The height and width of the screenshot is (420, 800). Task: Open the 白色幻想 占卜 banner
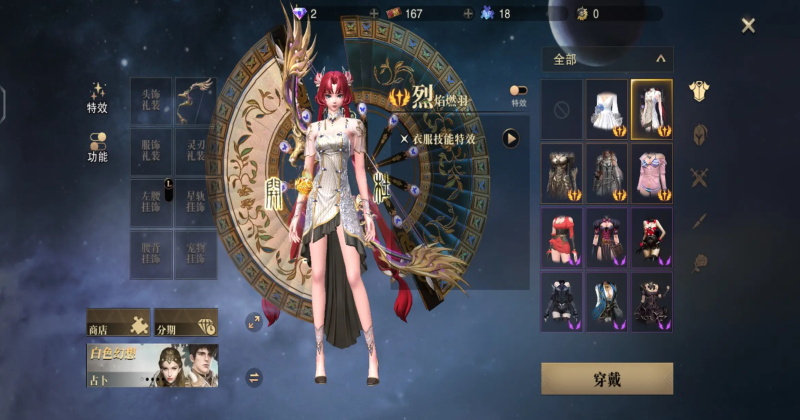(152, 366)
